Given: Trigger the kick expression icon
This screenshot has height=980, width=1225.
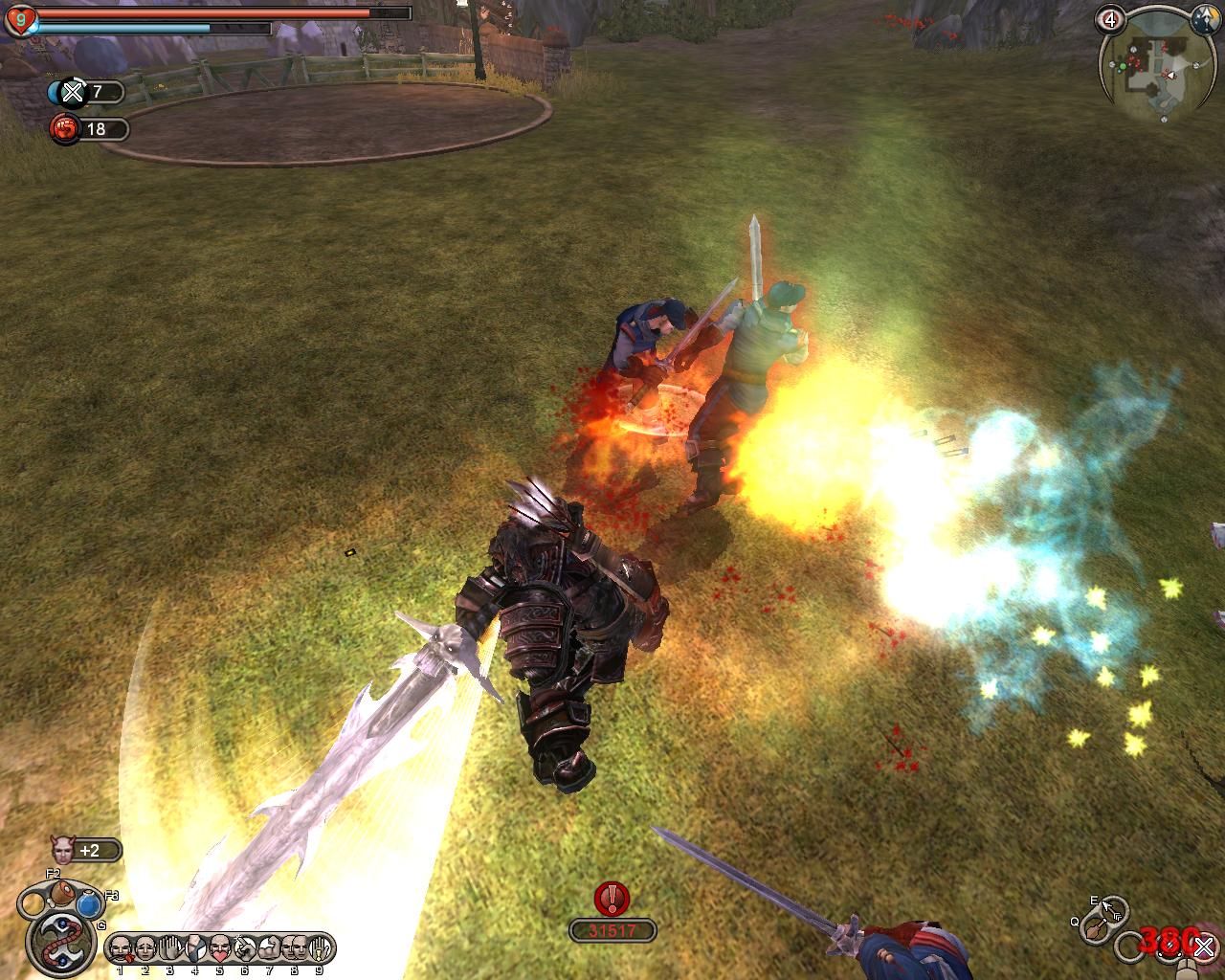Looking at the screenshot, I should [195, 948].
